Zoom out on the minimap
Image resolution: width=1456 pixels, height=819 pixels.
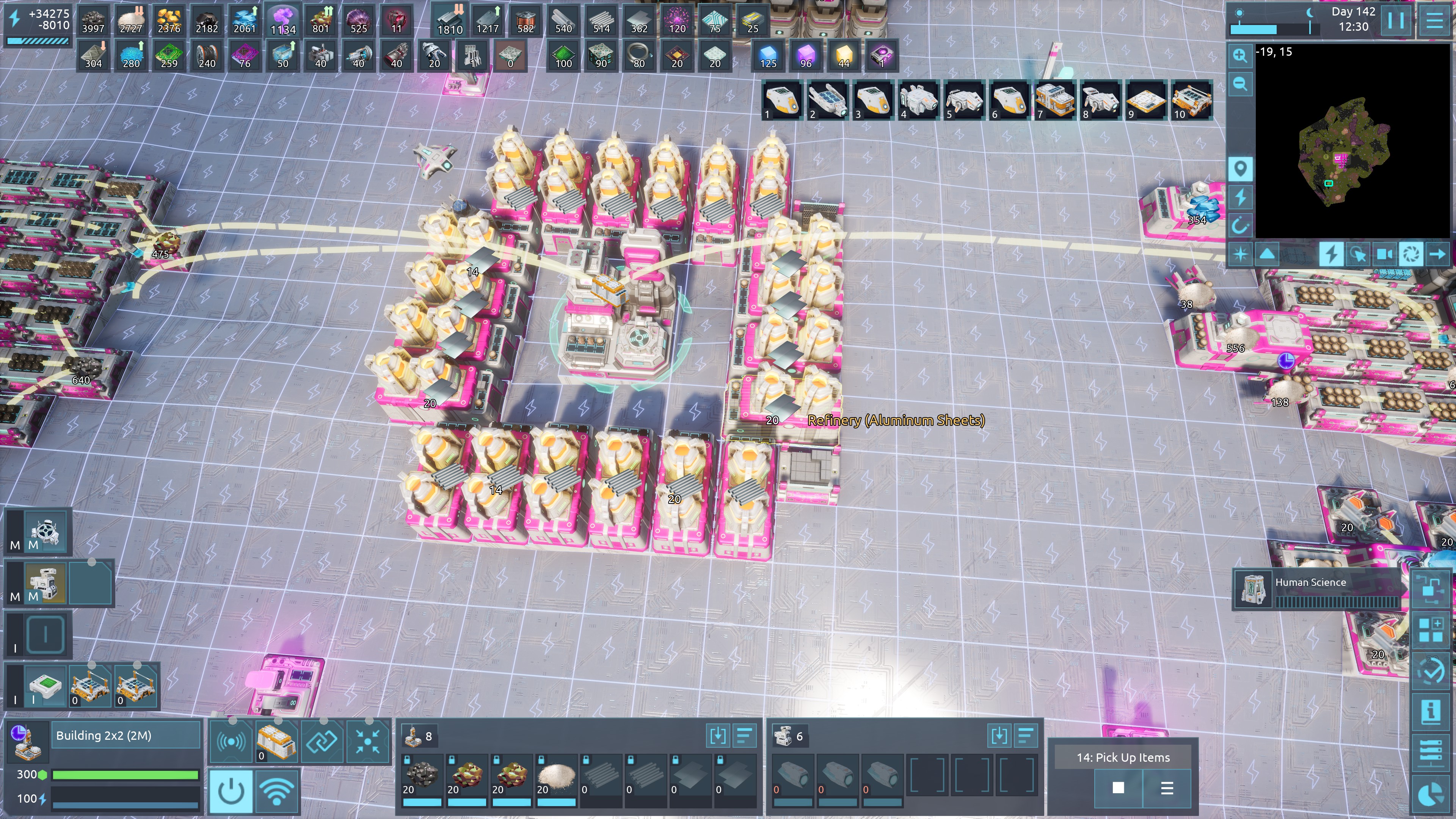[1240, 84]
